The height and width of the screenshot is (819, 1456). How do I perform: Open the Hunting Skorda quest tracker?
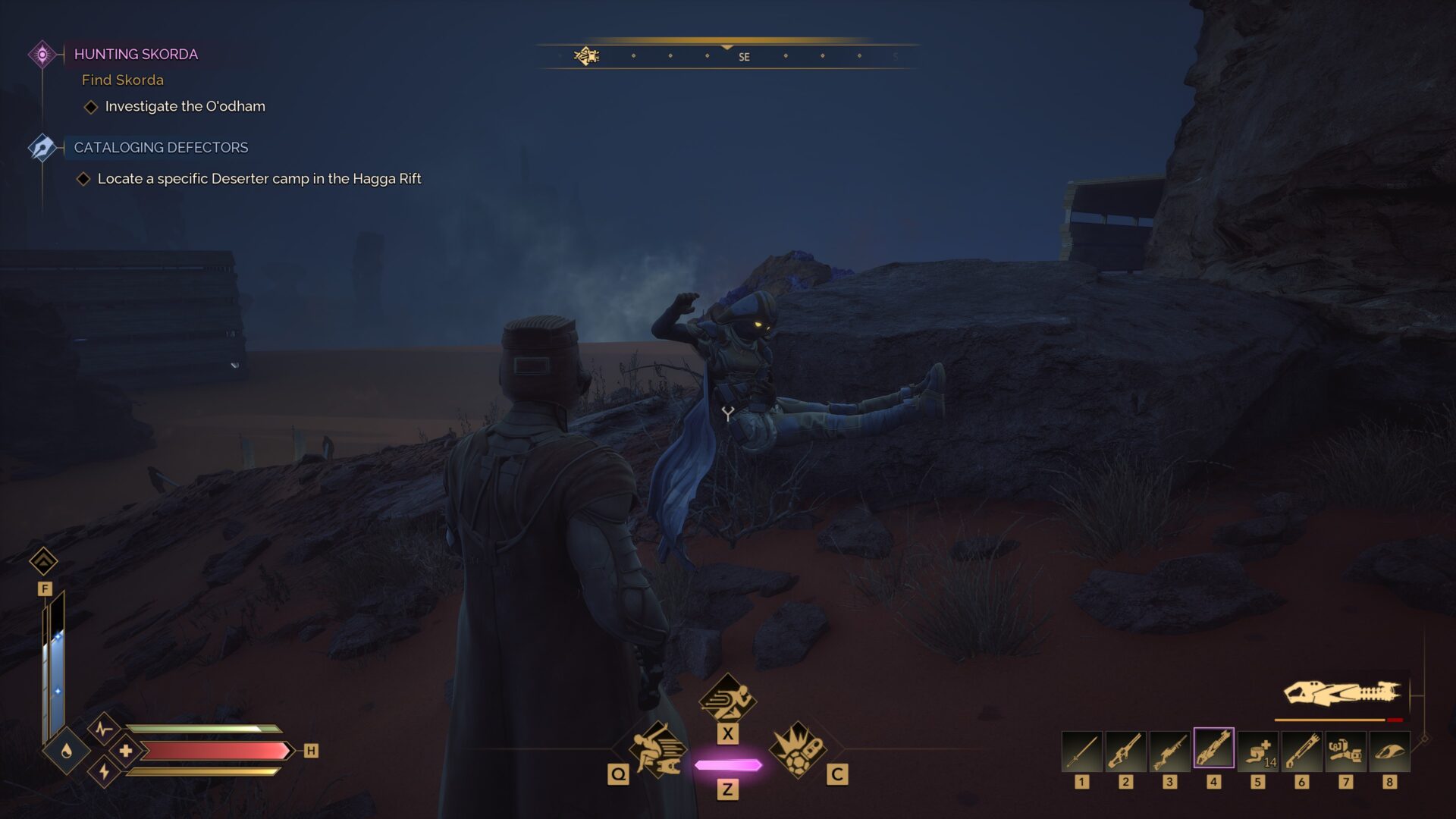[136, 54]
